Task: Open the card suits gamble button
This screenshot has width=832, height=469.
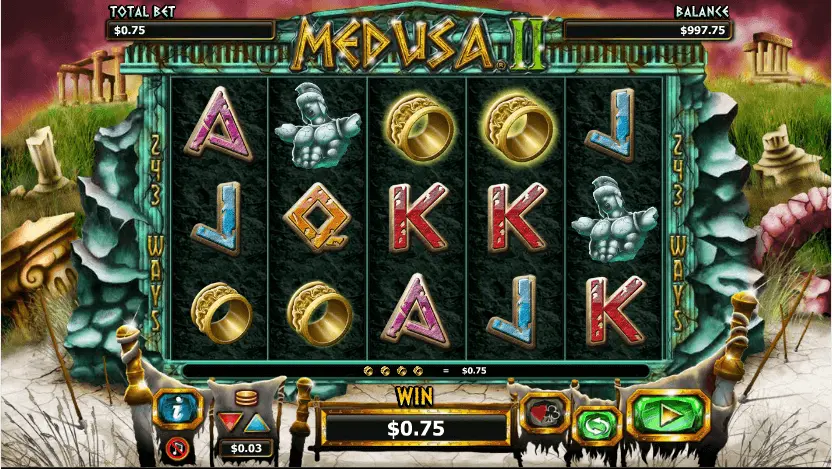Action: tap(544, 411)
